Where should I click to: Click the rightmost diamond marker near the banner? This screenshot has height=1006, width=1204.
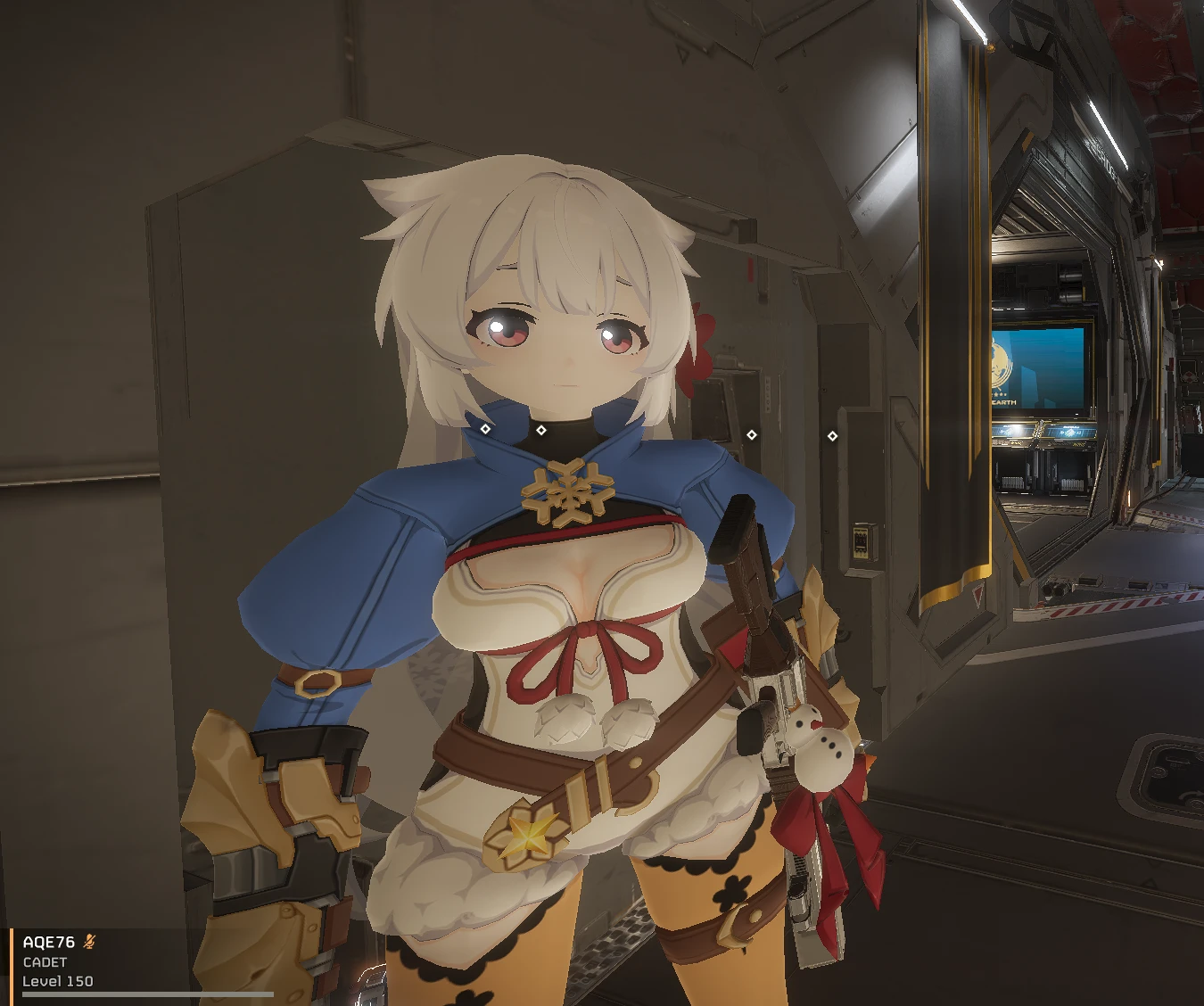(831, 434)
